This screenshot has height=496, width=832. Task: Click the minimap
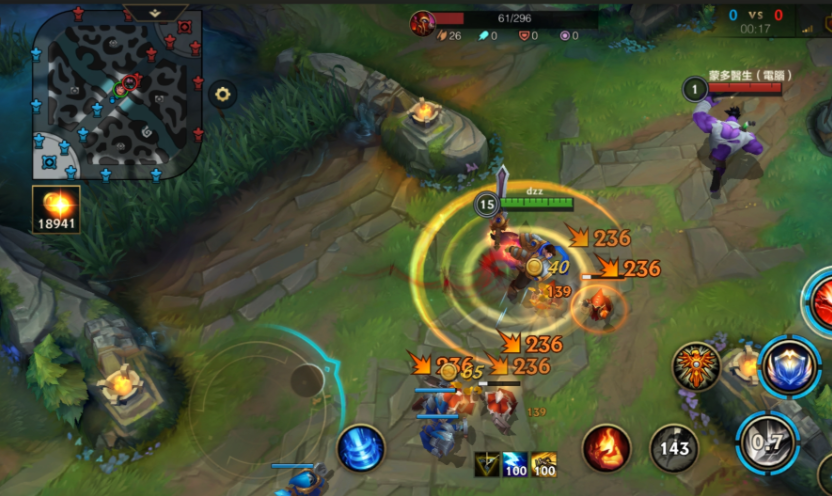click(x=118, y=95)
